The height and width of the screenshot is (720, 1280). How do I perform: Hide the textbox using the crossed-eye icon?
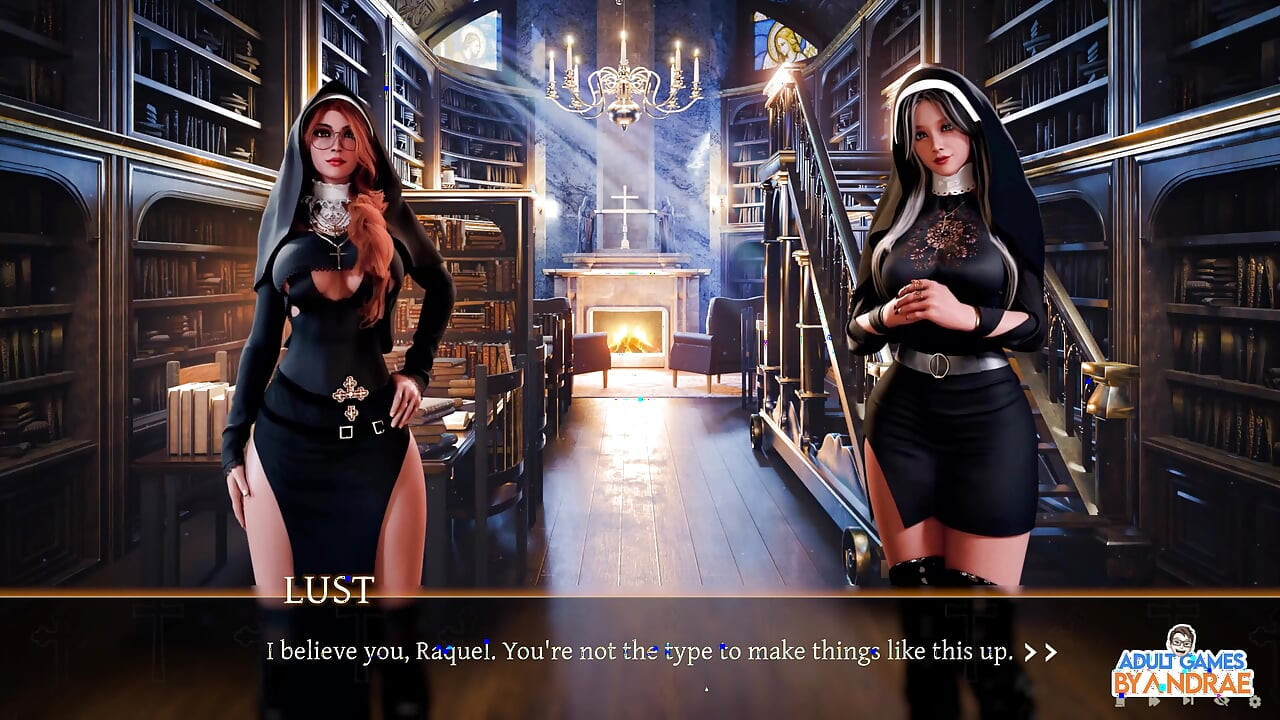(x=1222, y=702)
